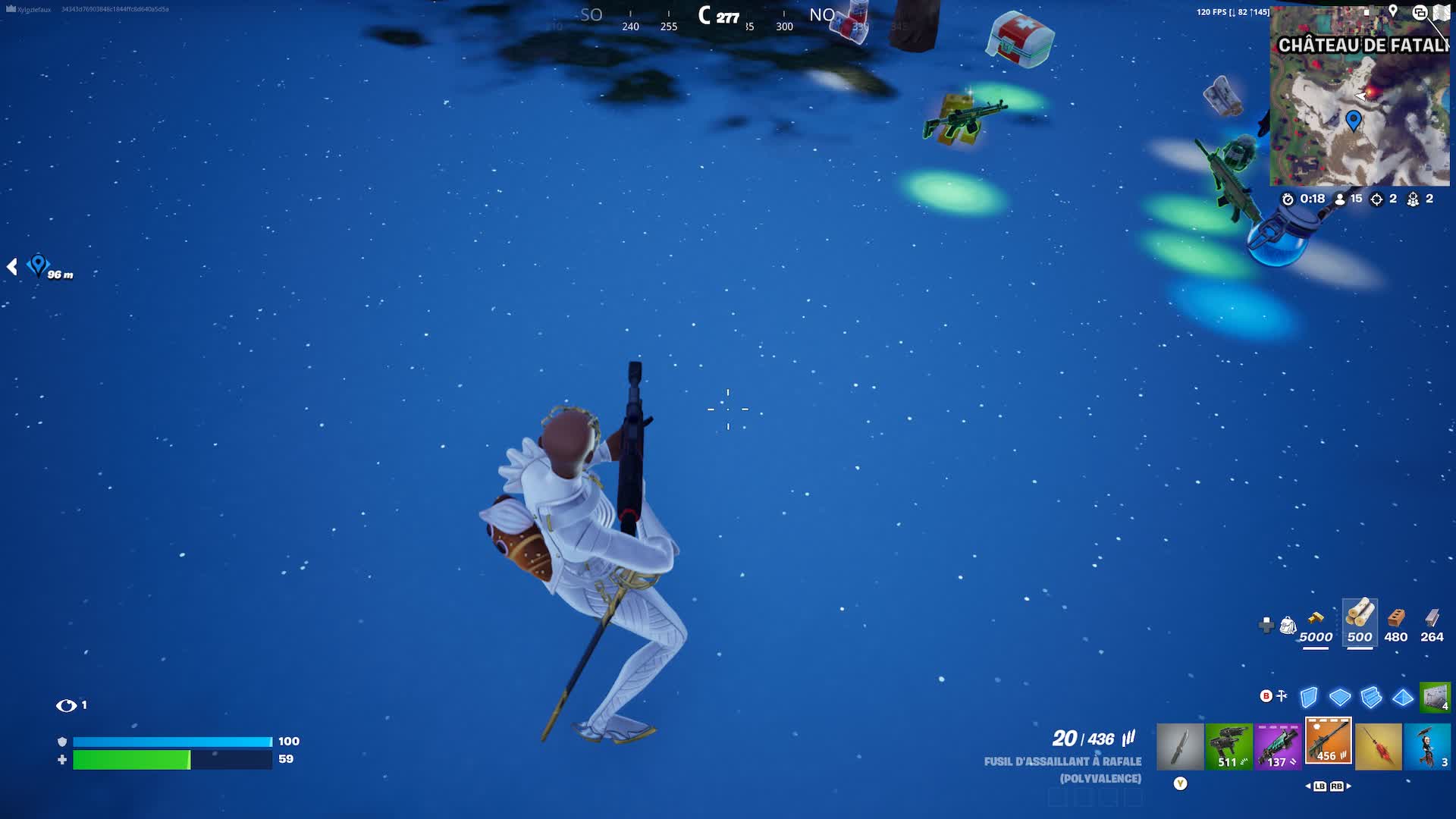Click the blue waypoint marker showing 96 m
This screenshot has height=819, width=1456.
pyautogui.click(x=38, y=265)
